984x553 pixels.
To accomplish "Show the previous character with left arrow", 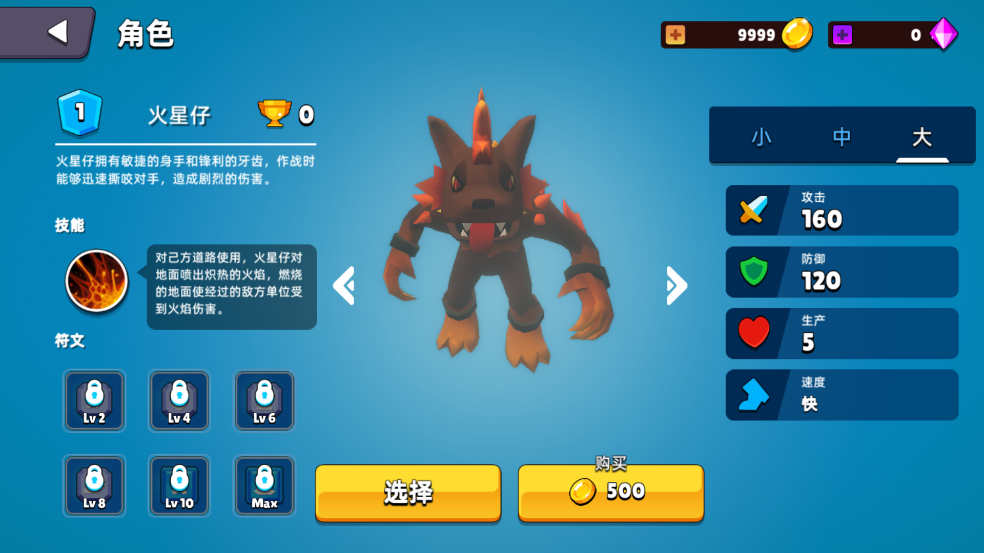I will [x=344, y=286].
